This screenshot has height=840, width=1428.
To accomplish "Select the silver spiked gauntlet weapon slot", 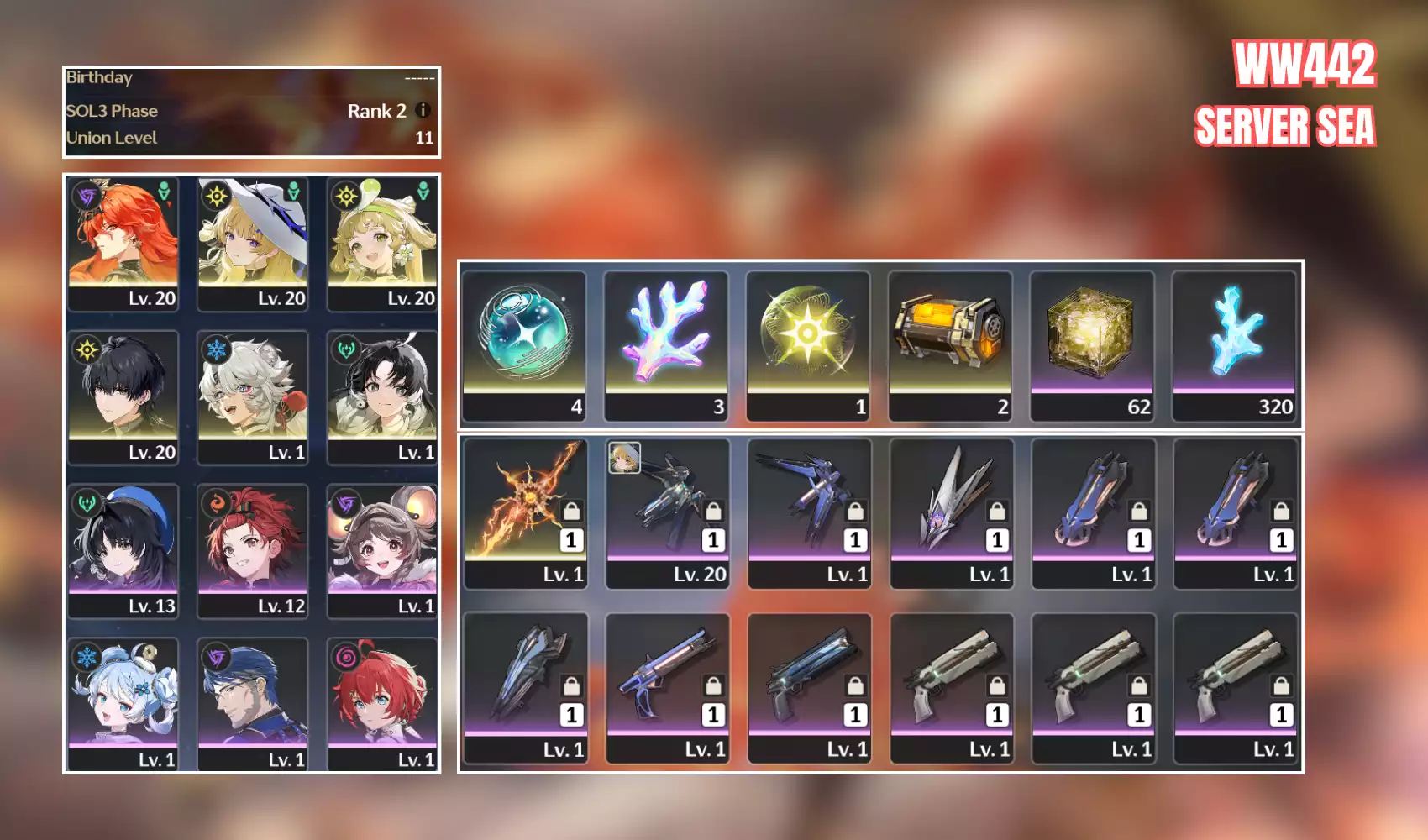I will coord(951,512).
